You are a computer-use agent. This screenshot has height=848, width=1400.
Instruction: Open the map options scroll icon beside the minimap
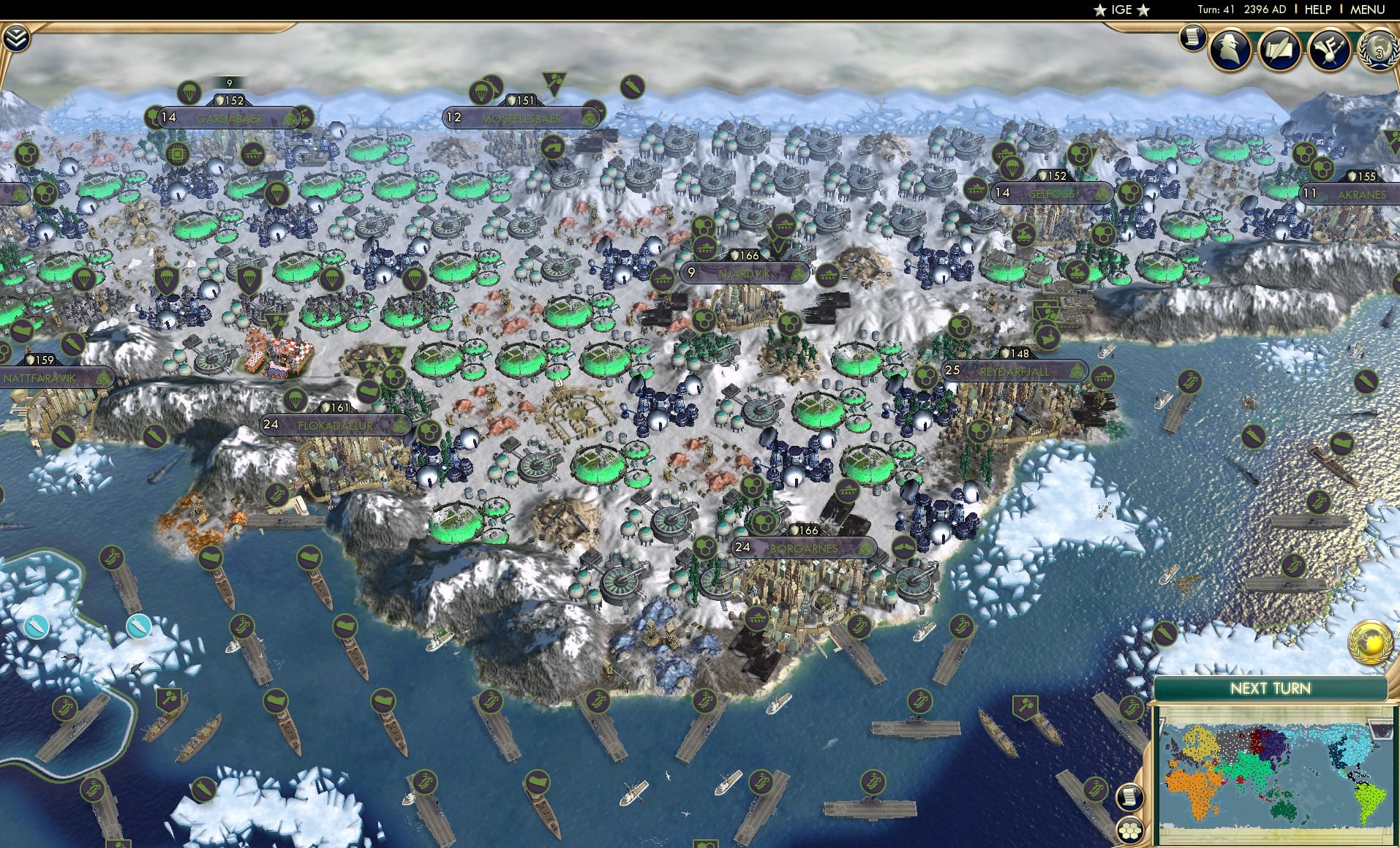point(1129,797)
